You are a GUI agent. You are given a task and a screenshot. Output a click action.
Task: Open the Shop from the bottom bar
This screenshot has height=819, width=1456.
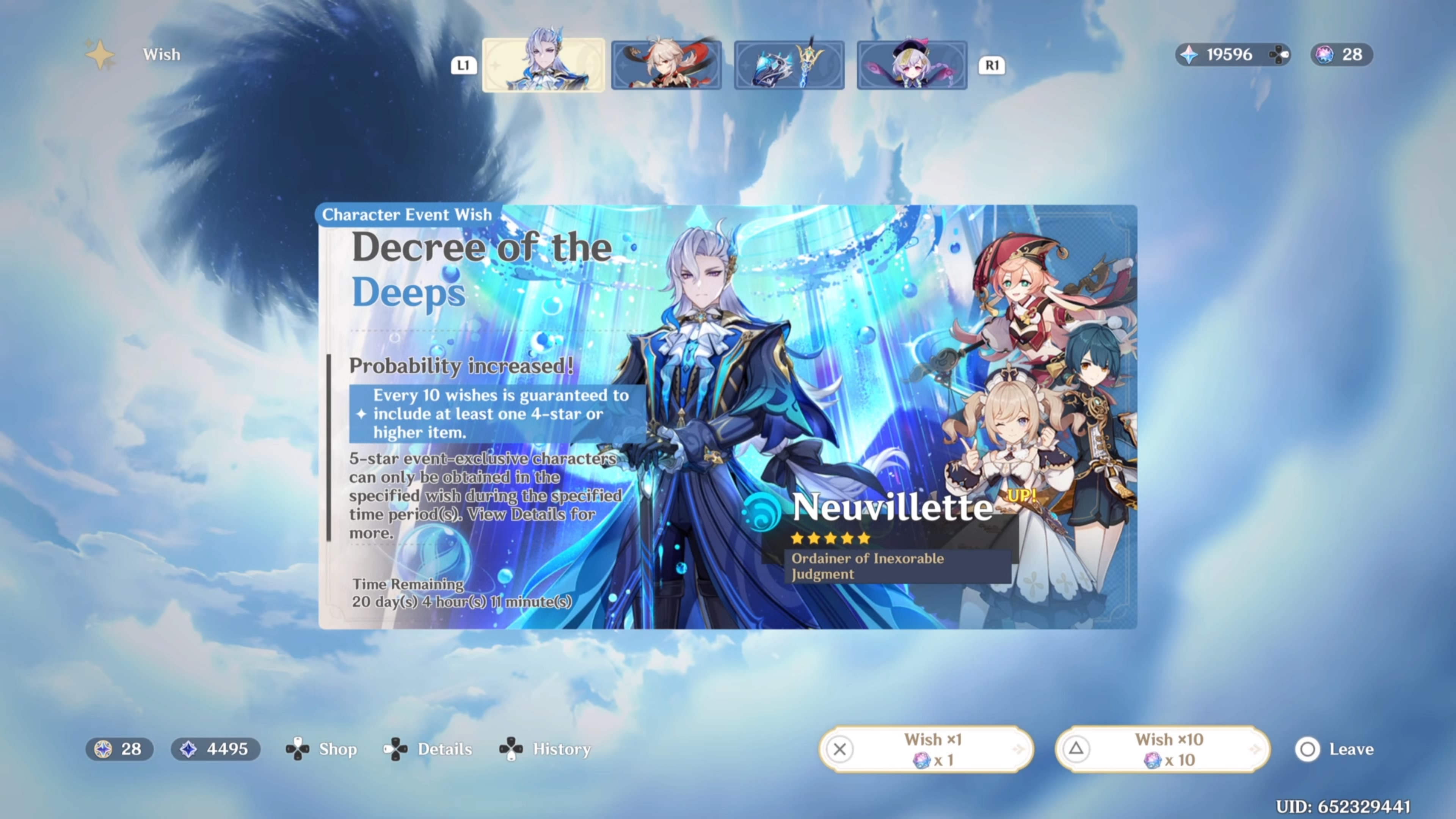coord(322,749)
